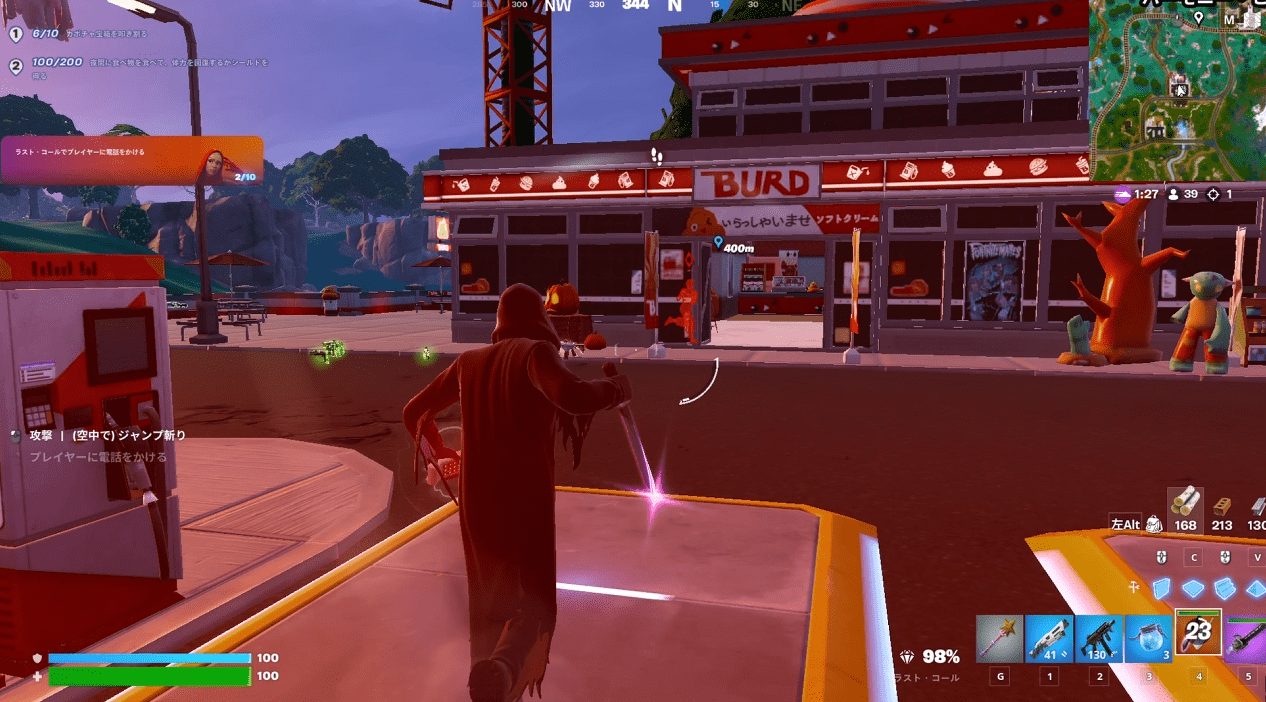Select the brick building material
Screen dimensions: 1266x702
pos(1222,508)
